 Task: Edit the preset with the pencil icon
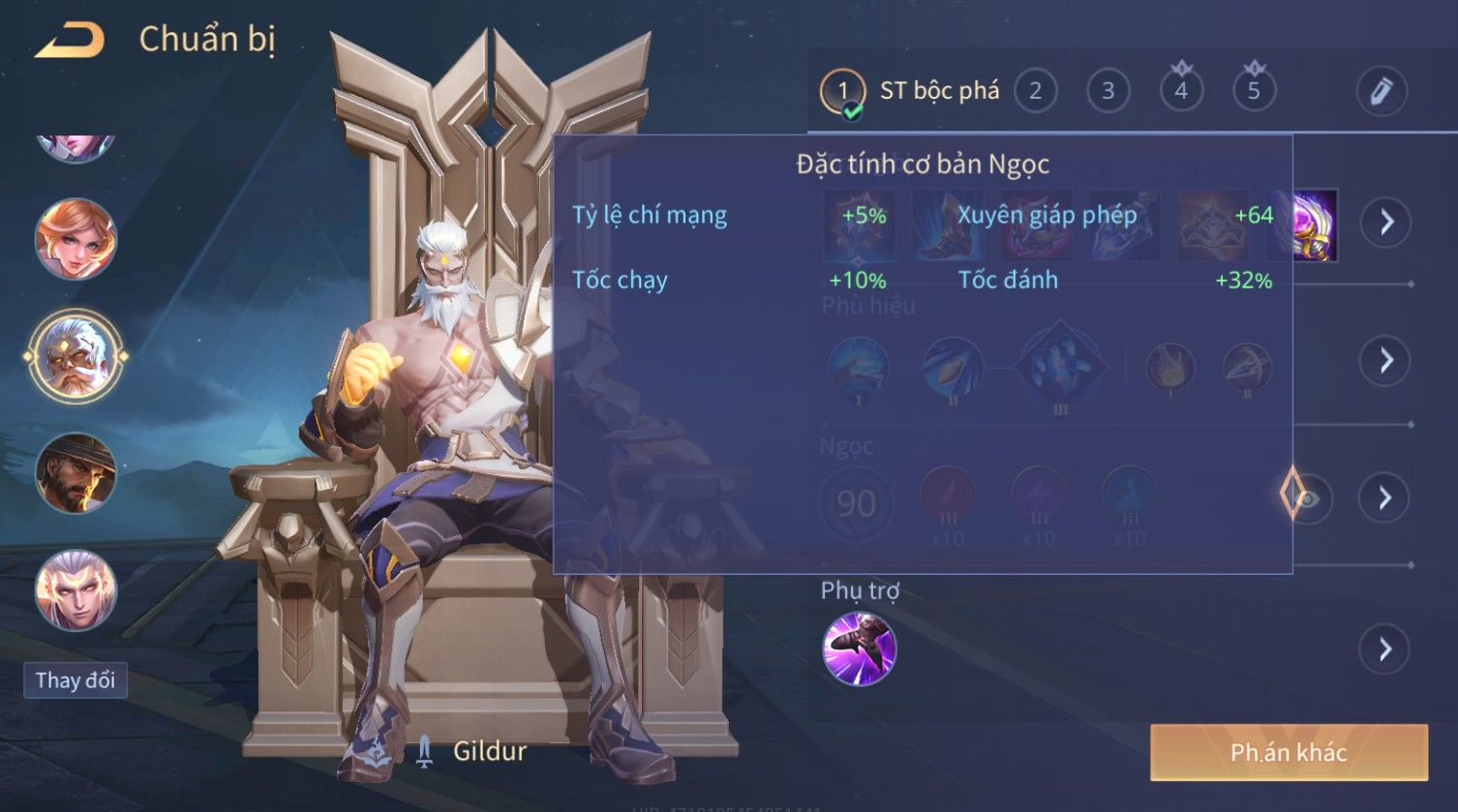[x=1382, y=92]
